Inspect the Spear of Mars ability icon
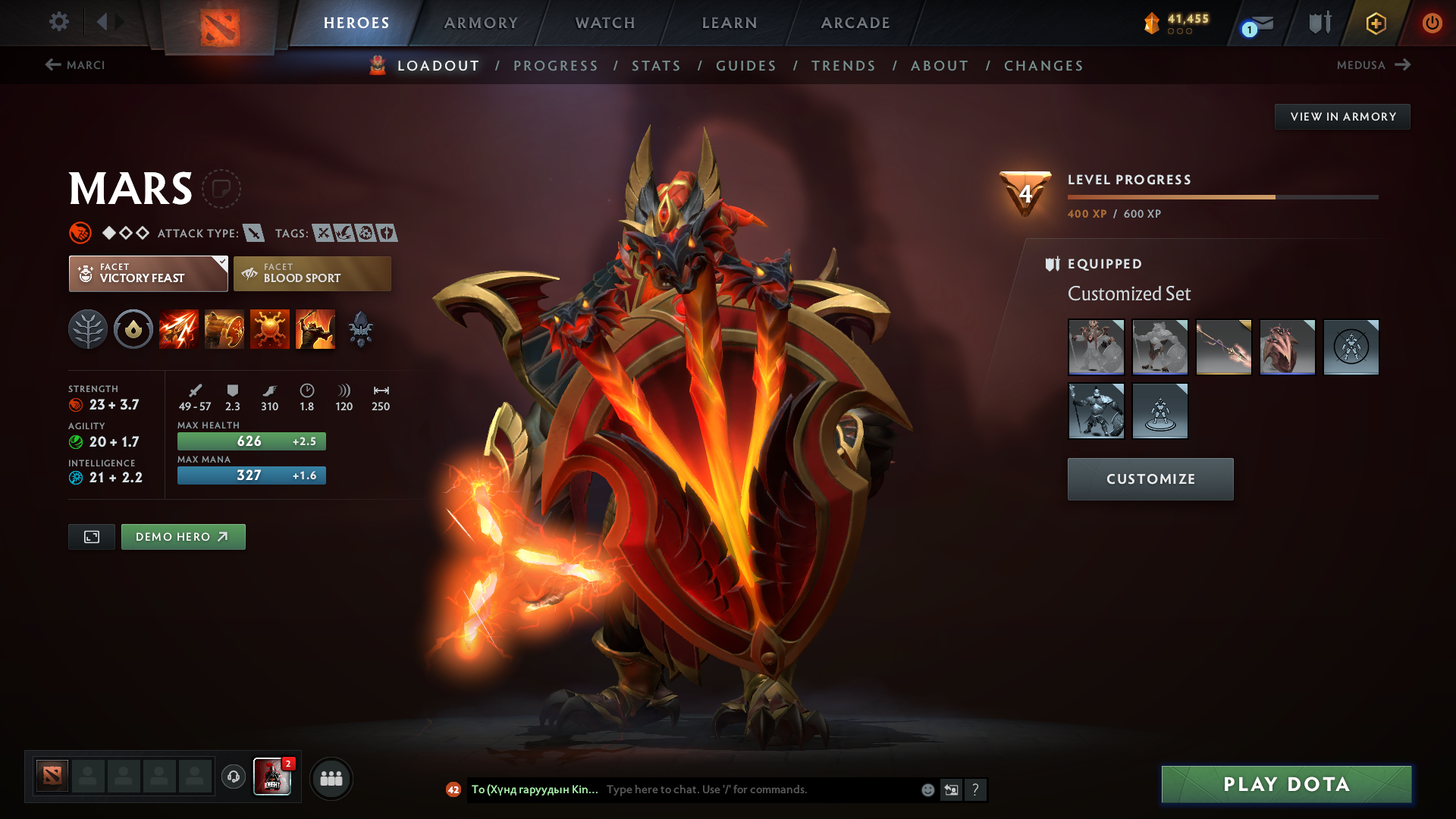 pos(179,330)
